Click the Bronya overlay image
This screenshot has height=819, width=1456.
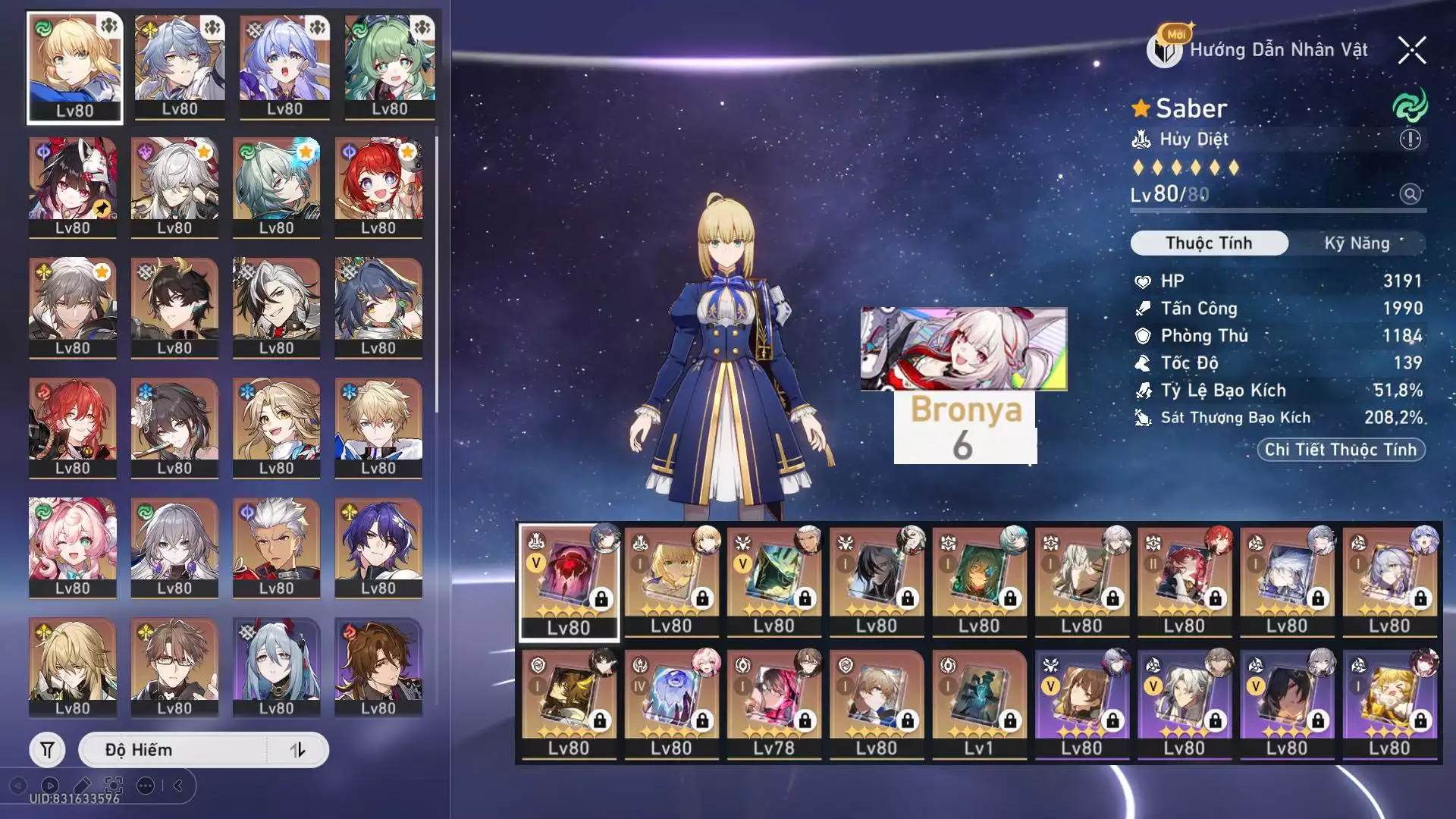[x=963, y=349]
